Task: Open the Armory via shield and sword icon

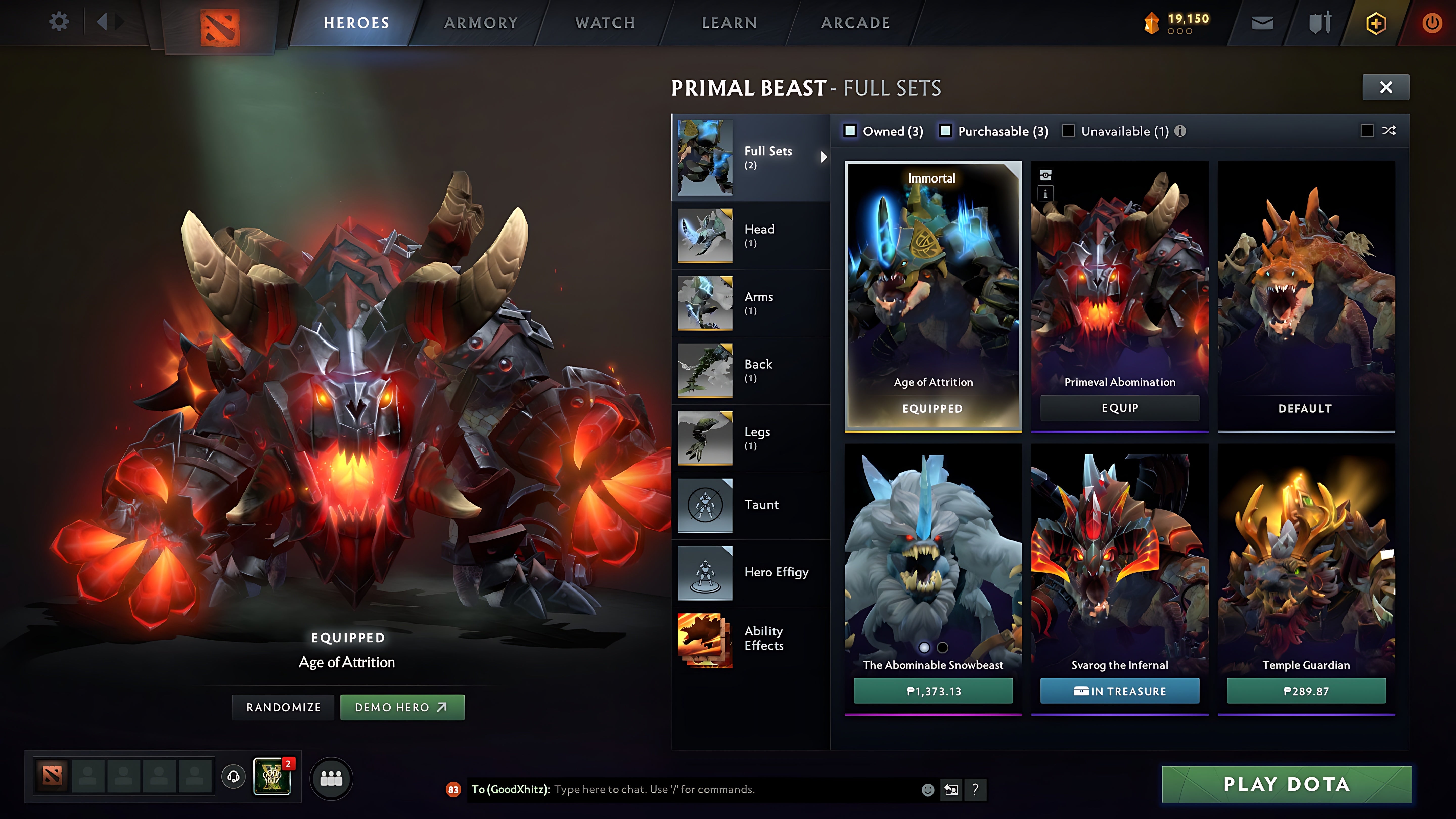Action: (1319, 22)
